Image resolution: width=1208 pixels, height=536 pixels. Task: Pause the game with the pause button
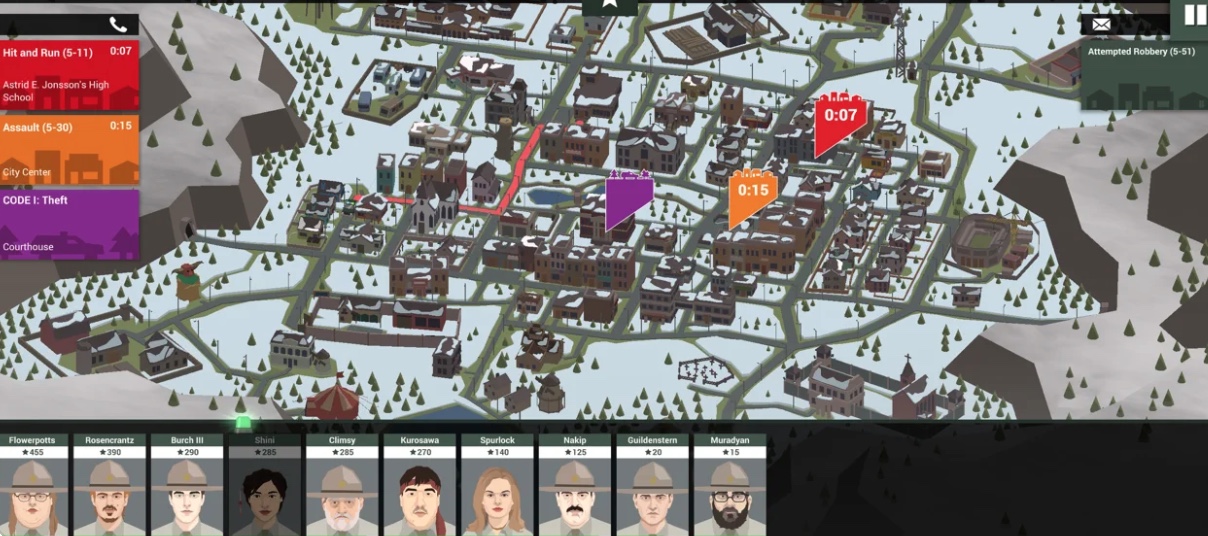[1195, 15]
